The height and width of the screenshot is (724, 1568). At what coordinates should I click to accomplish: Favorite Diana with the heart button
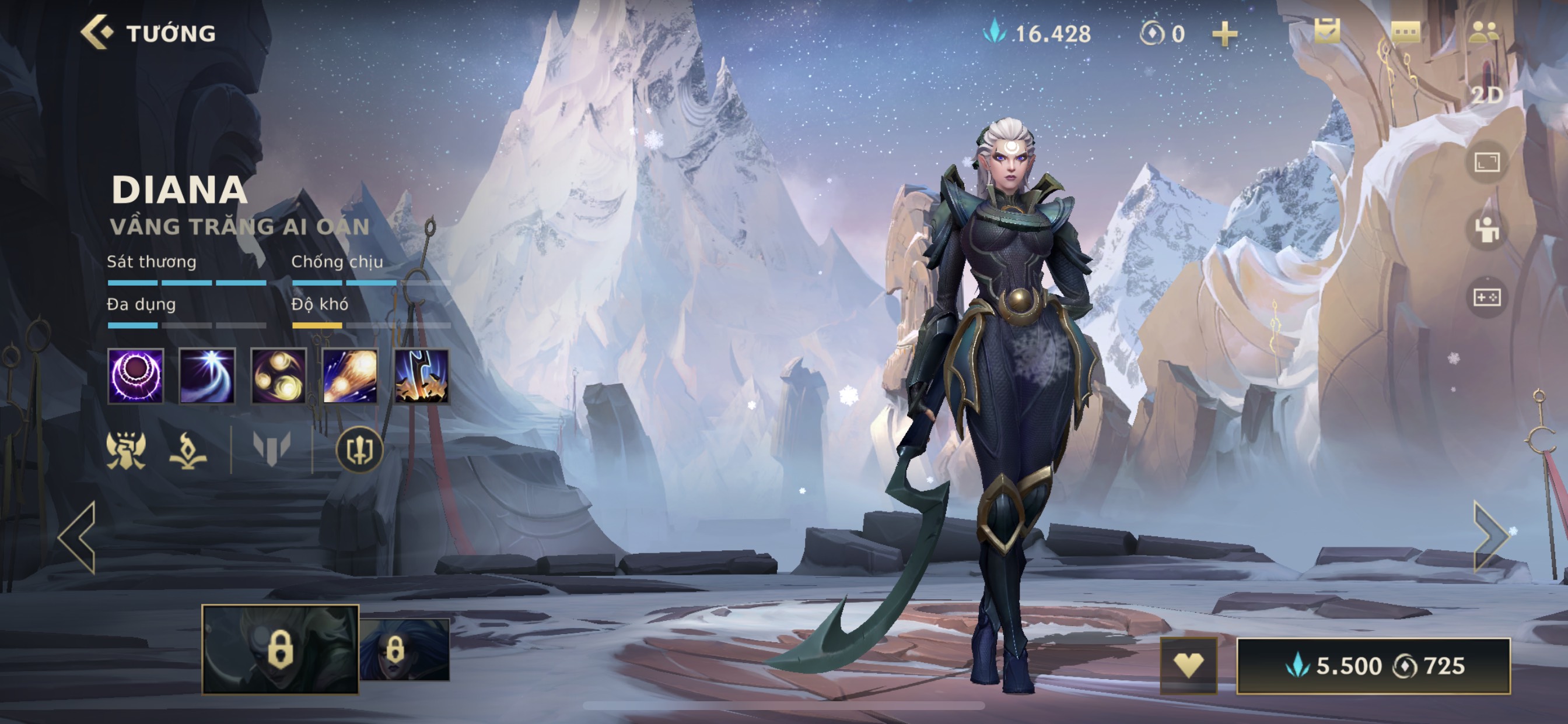[x=1188, y=666]
